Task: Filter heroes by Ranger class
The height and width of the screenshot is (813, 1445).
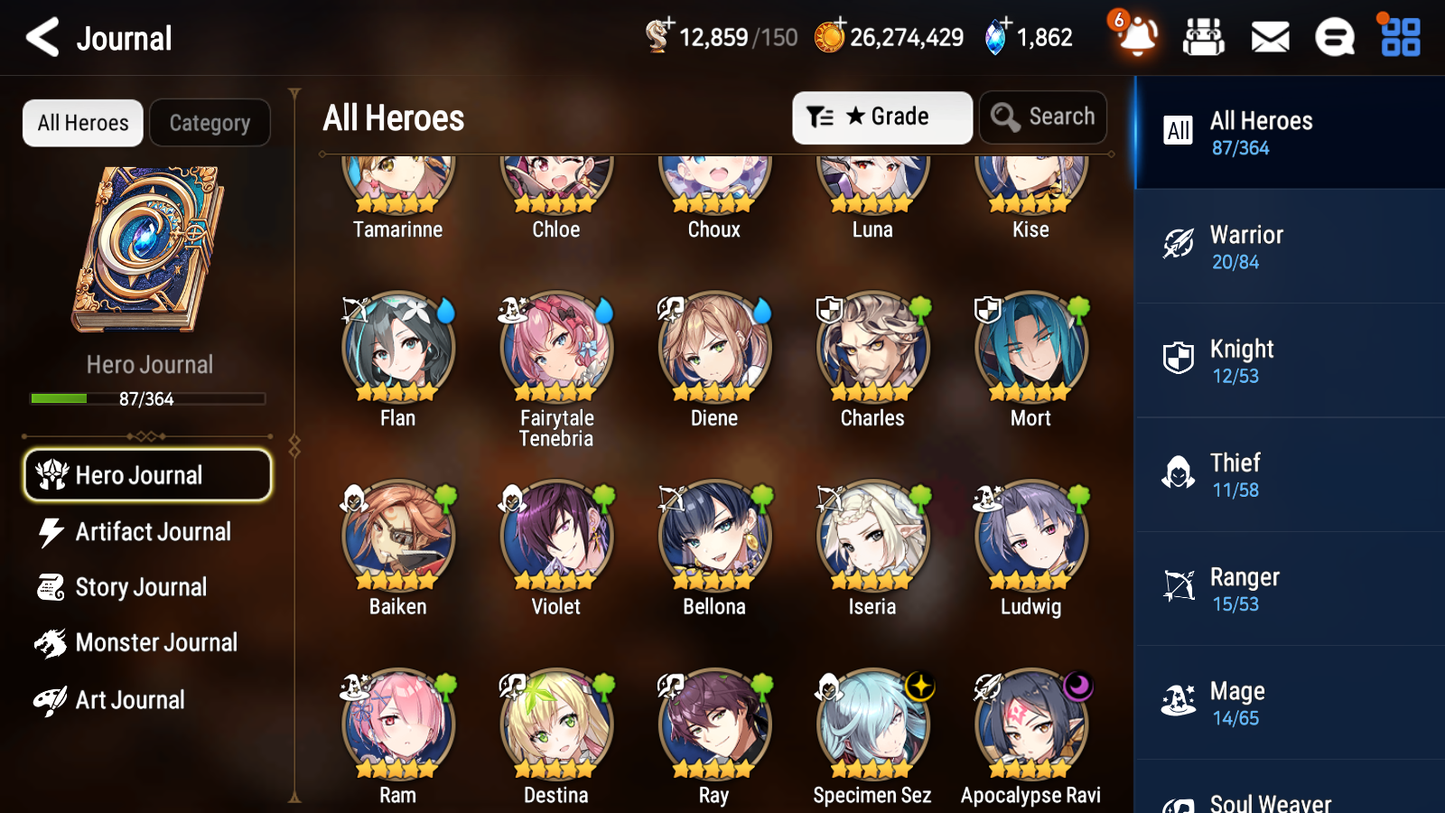Action: click(1288, 587)
